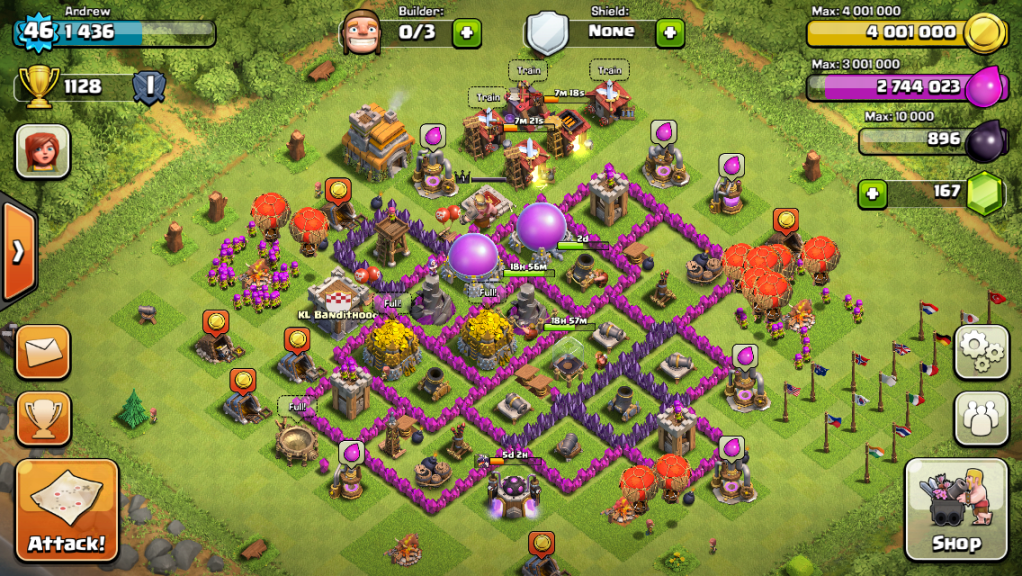This screenshot has width=1022, height=576.
Task: Buy more gems with green plus
Action: coord(873,192)
